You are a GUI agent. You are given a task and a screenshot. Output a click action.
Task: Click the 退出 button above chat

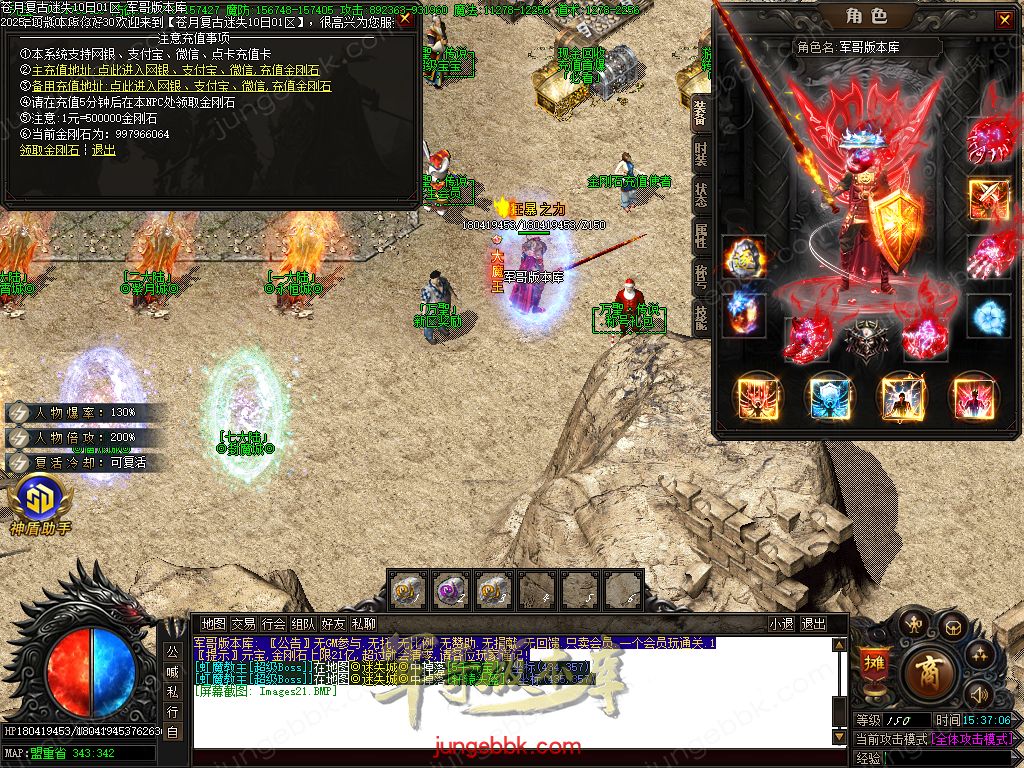pyautogui.click(x=814, y=623)
